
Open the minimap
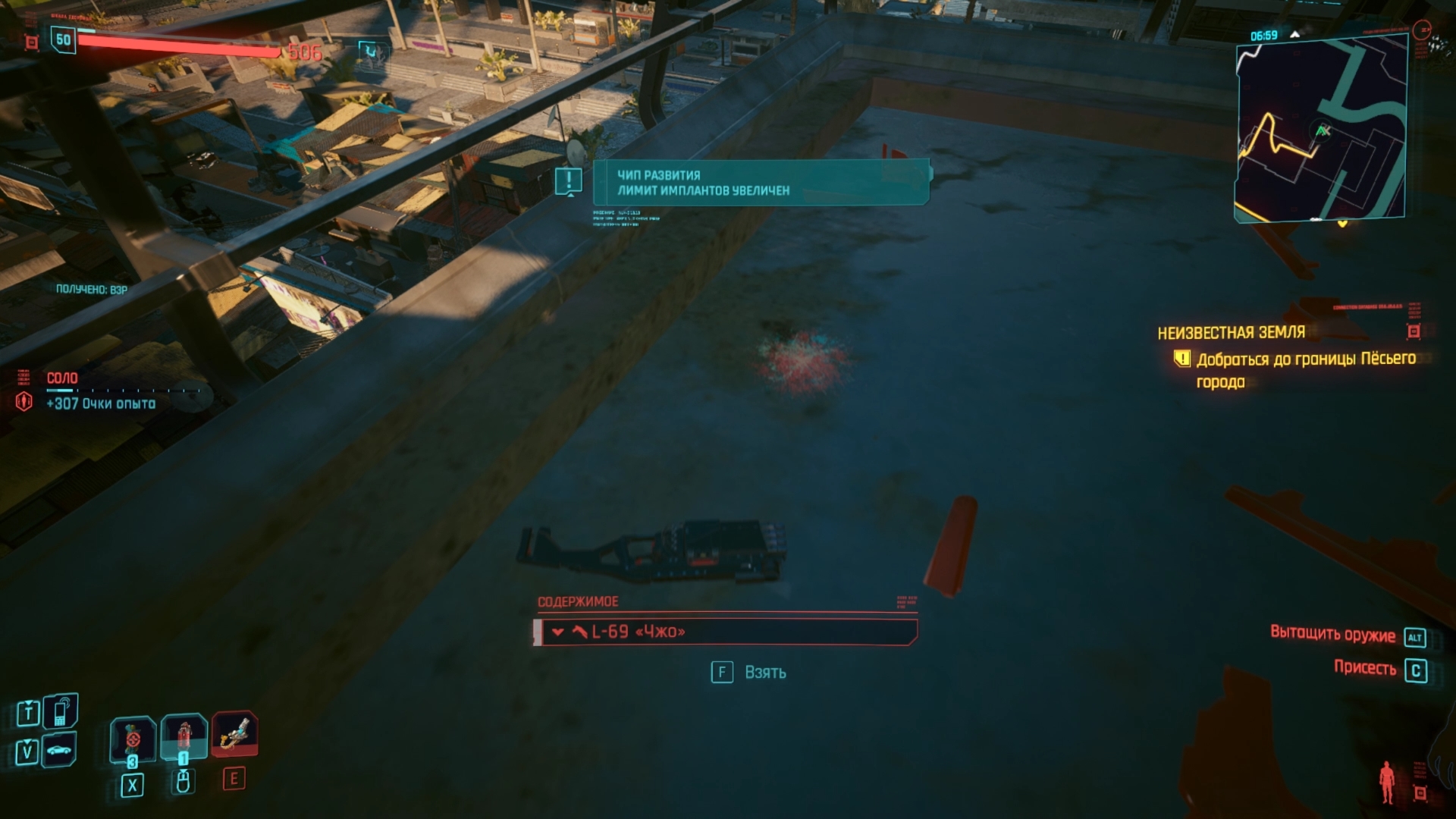click(1321, 130)
